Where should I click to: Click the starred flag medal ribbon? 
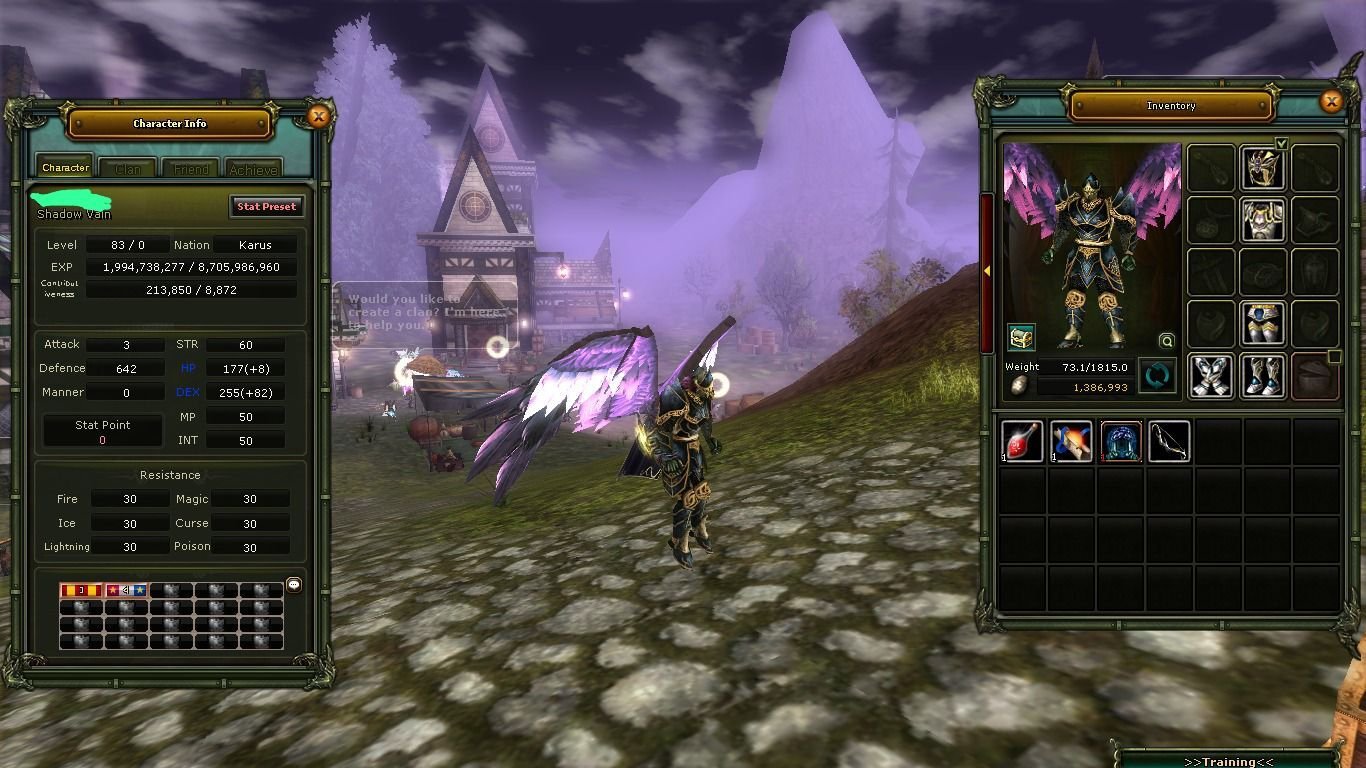point(126,590)
